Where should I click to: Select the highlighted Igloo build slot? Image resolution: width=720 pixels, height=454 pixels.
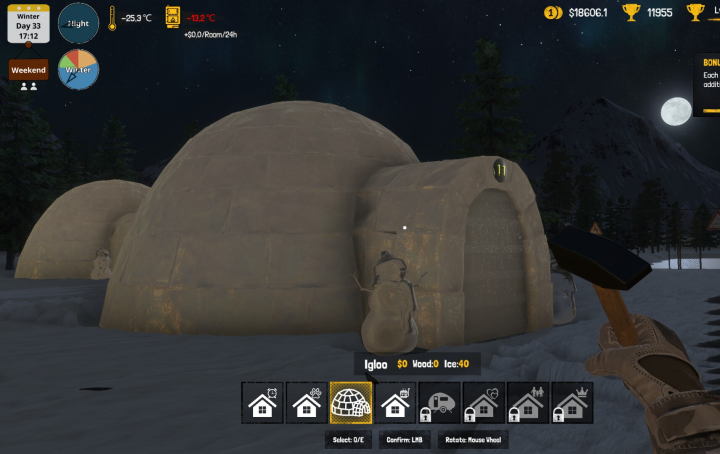pos(351,402)
